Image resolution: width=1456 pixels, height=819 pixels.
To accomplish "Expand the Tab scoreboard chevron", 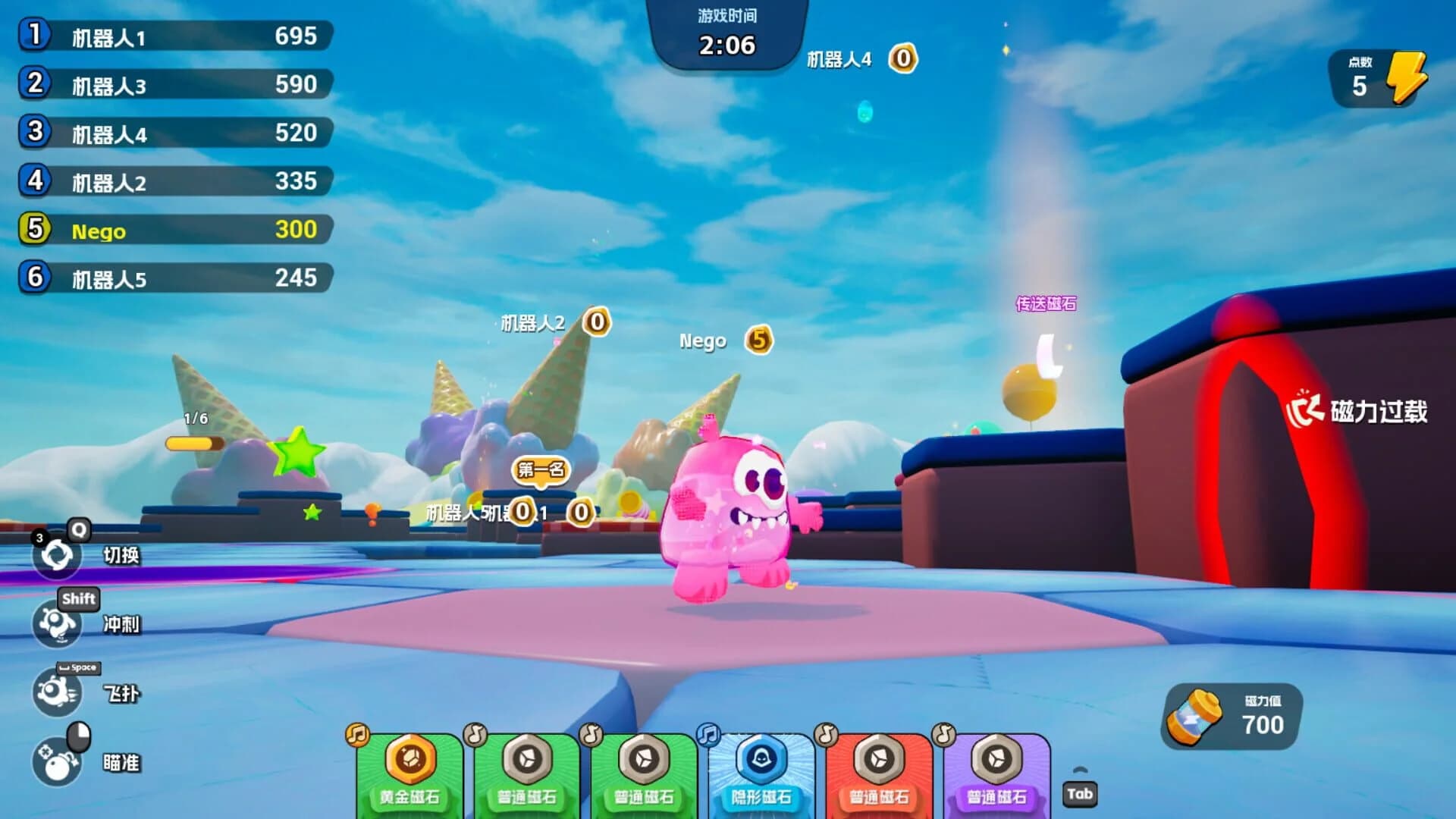I will (1080, 770).
